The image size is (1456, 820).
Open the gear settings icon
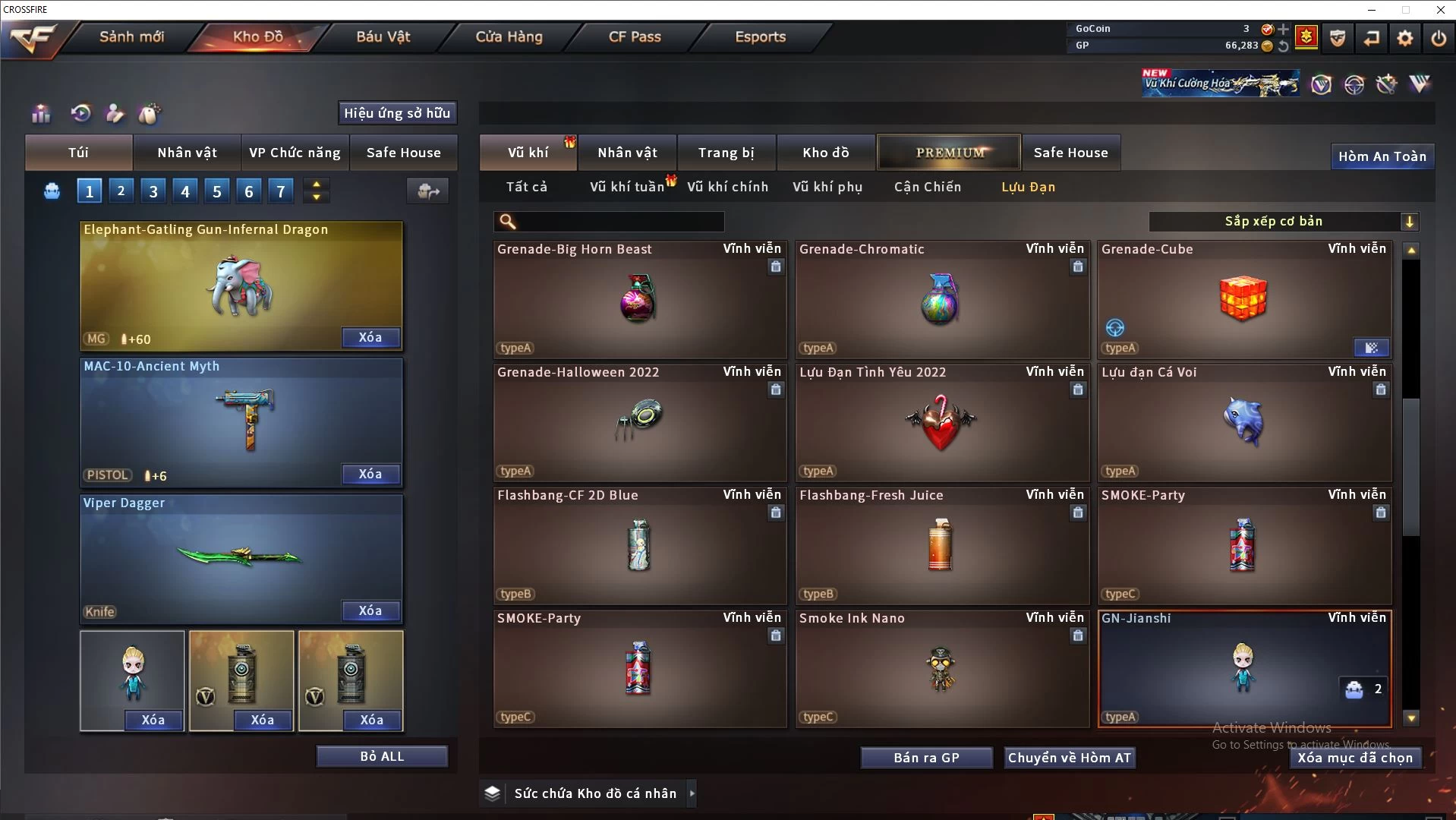[x=1405, y=38]
